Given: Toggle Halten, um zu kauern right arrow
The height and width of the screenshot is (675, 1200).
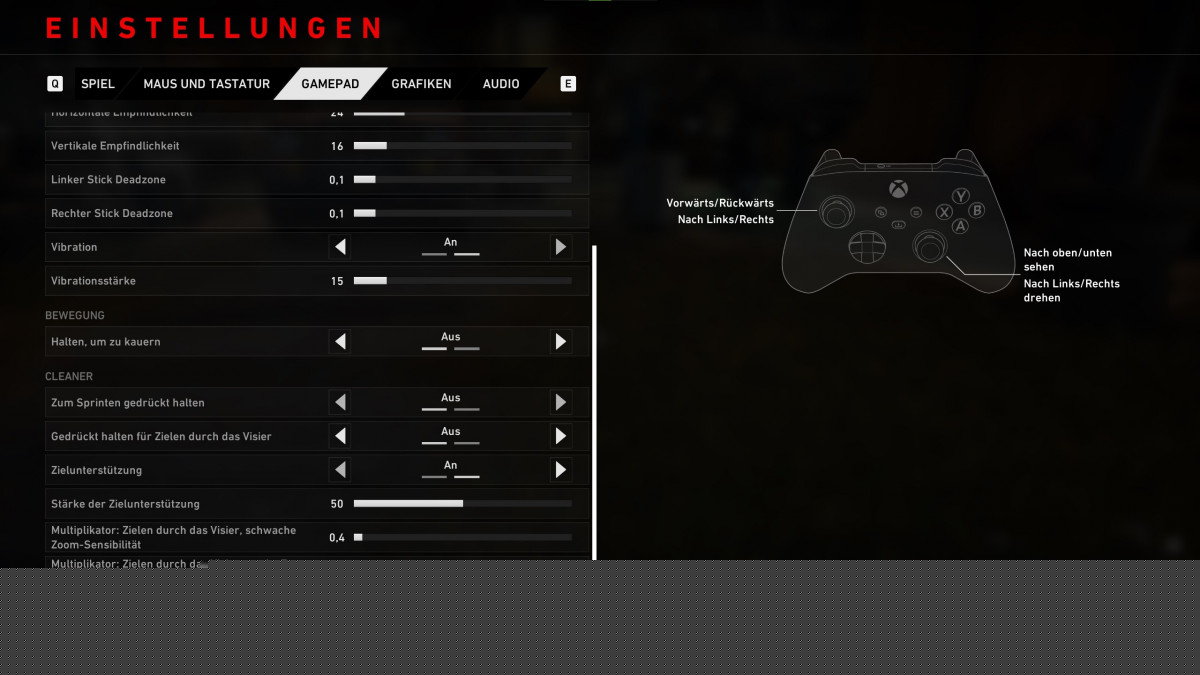Looking at the screenshot, I should click(561, 342).
